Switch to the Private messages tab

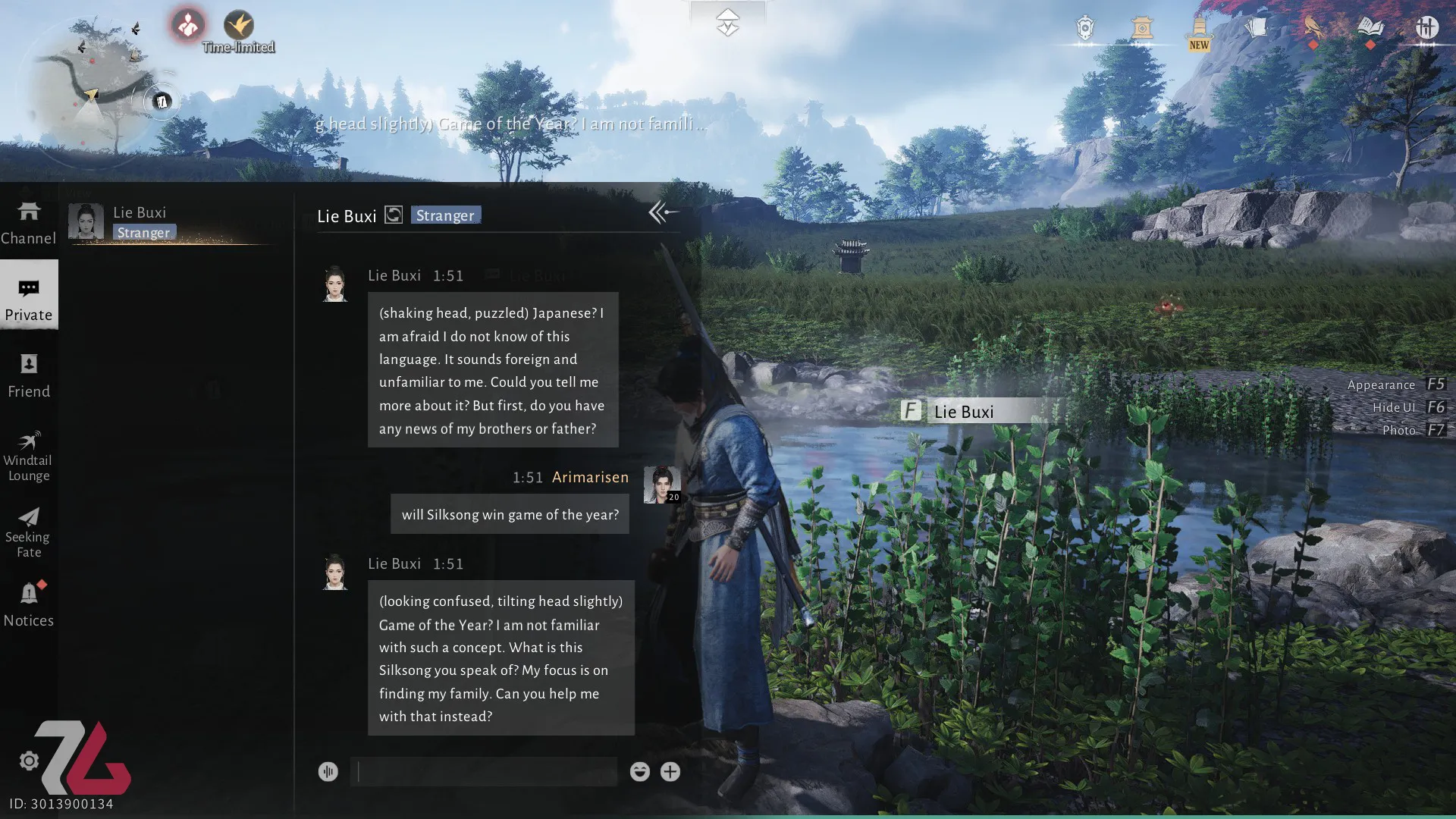(29, 297)
